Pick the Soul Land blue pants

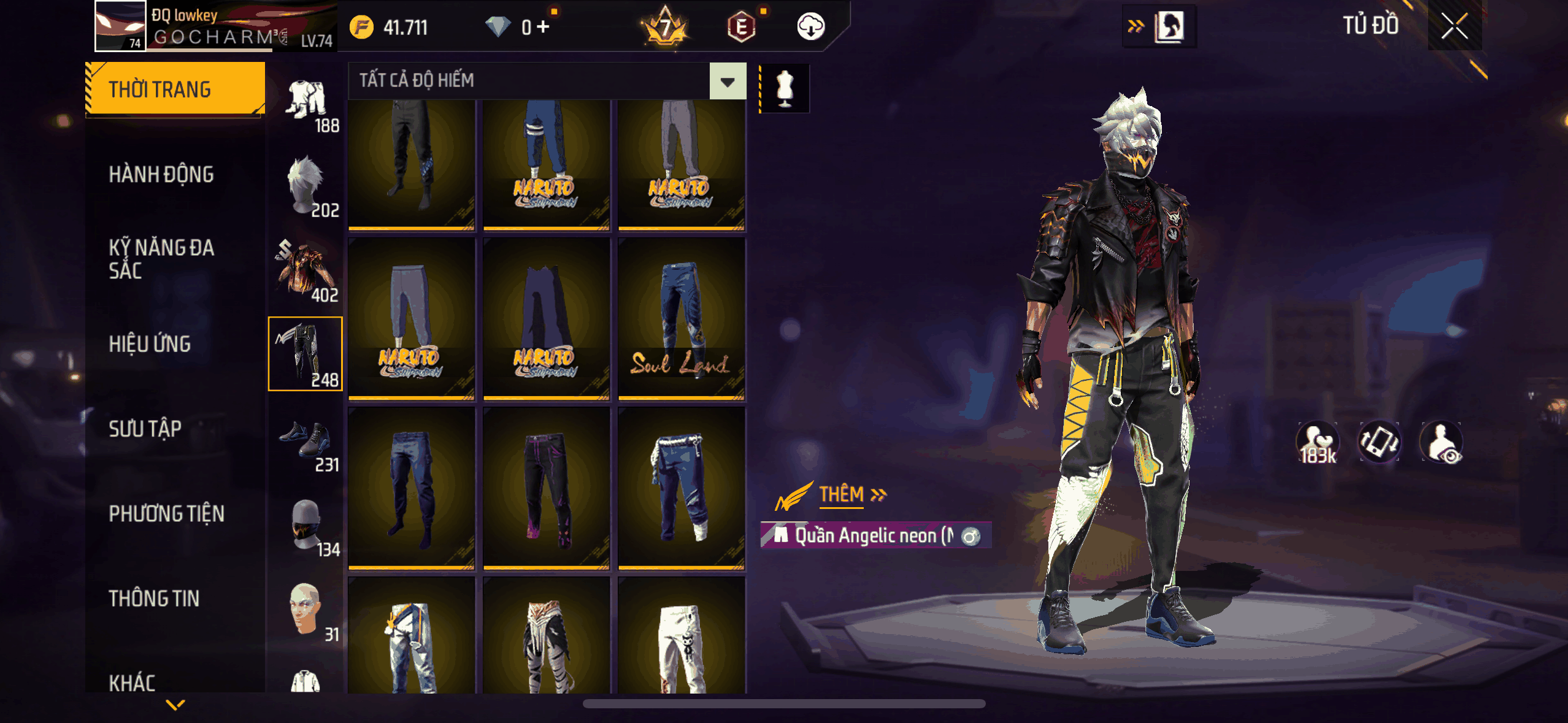click(x=682, y=319)
